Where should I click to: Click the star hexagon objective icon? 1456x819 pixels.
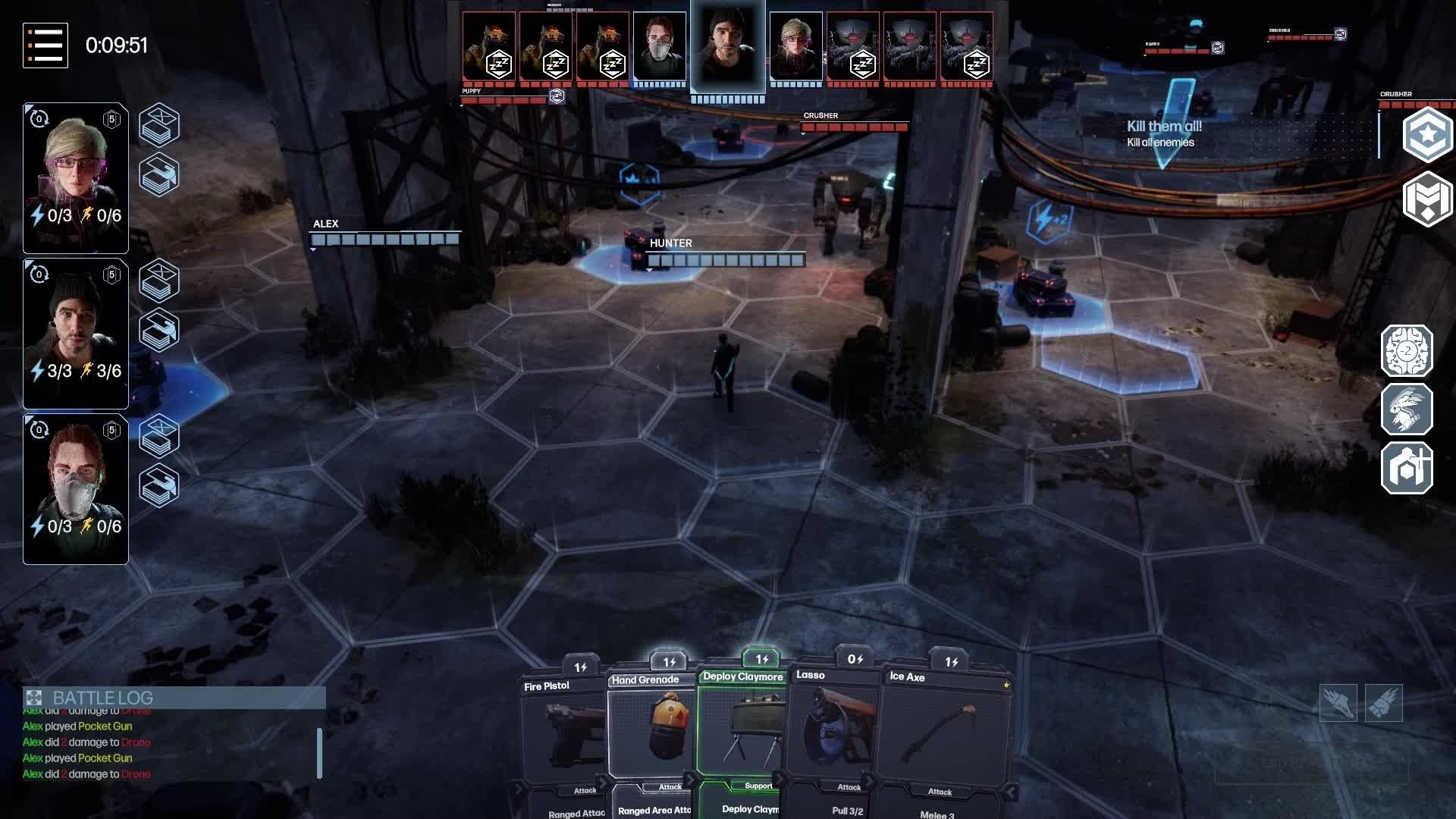pos(1427,135)
